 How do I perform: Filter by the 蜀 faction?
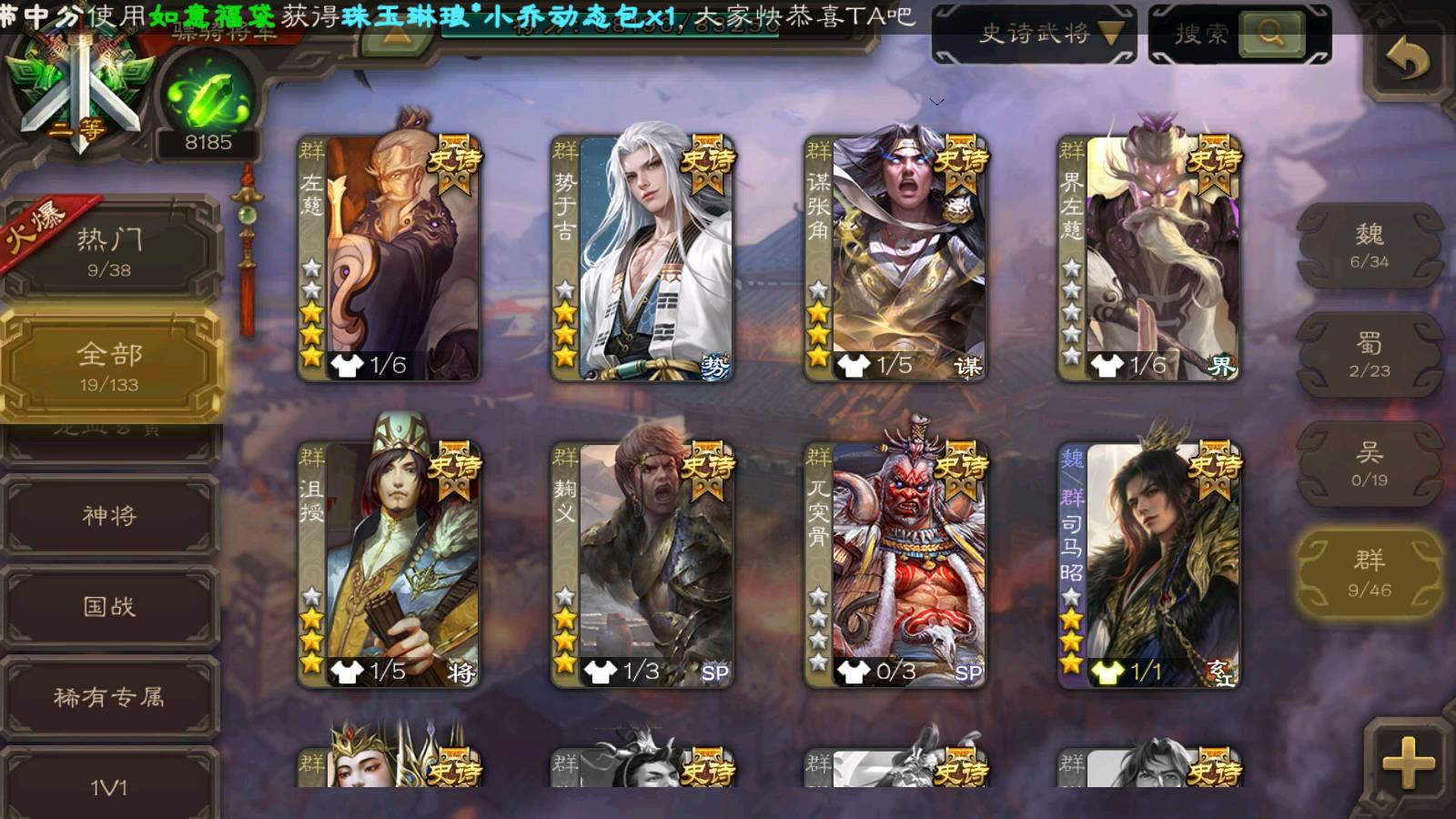(x=1369, y=355)
